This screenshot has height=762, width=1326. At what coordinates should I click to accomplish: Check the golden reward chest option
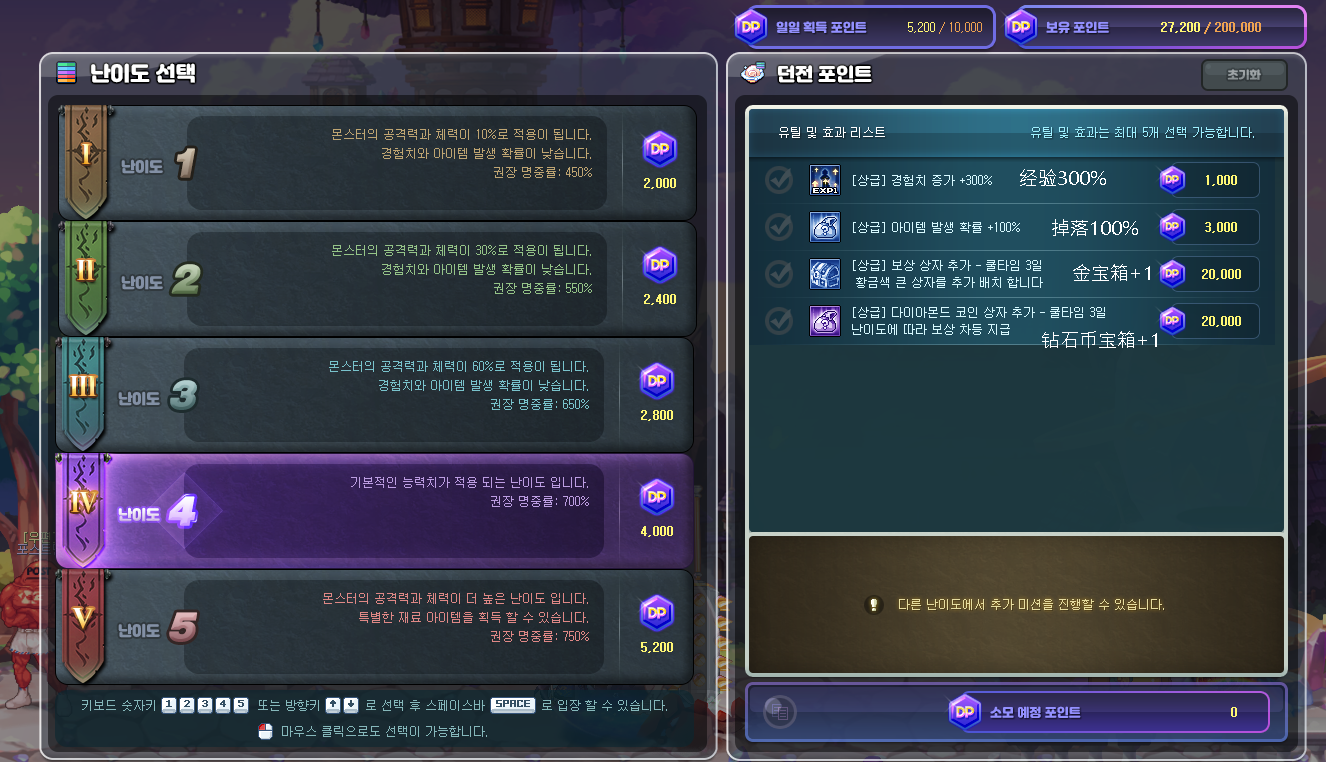pos(779,274)
